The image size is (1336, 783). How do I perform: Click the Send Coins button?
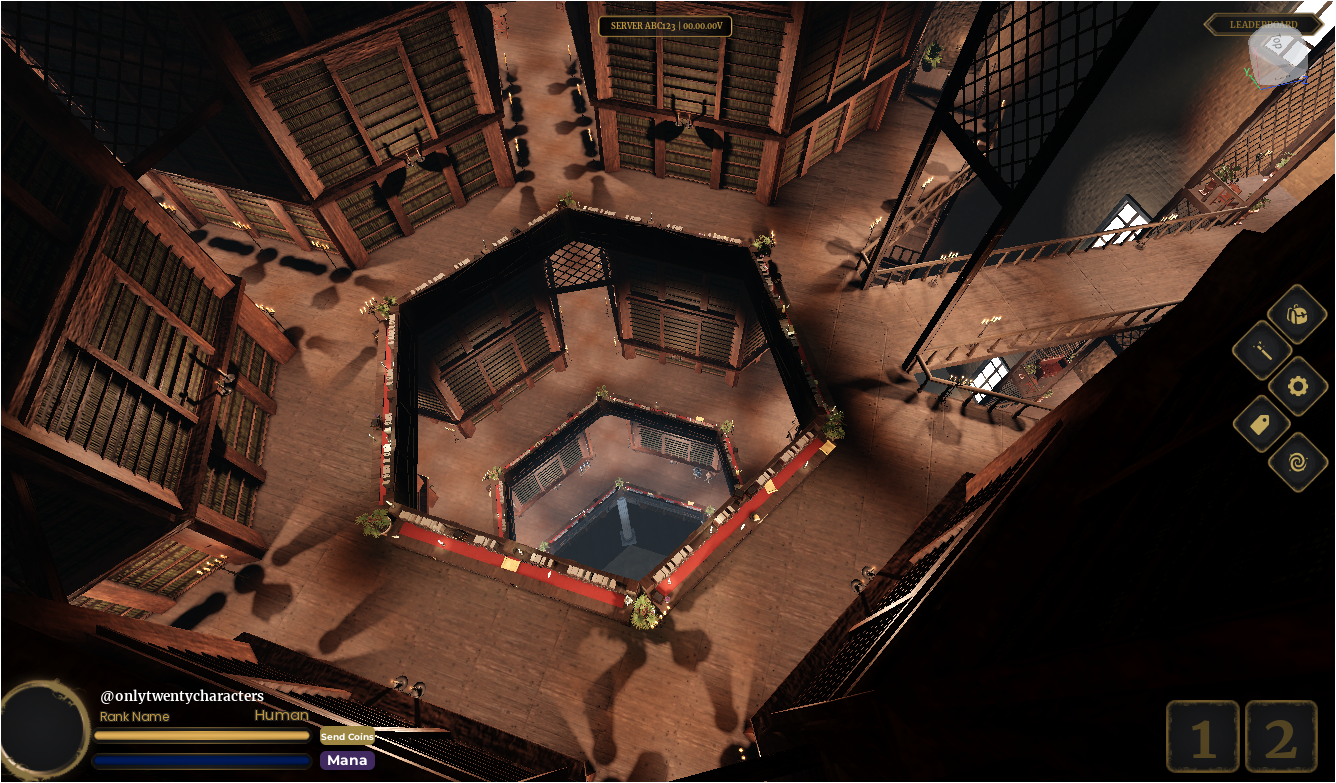click(347, 736)
